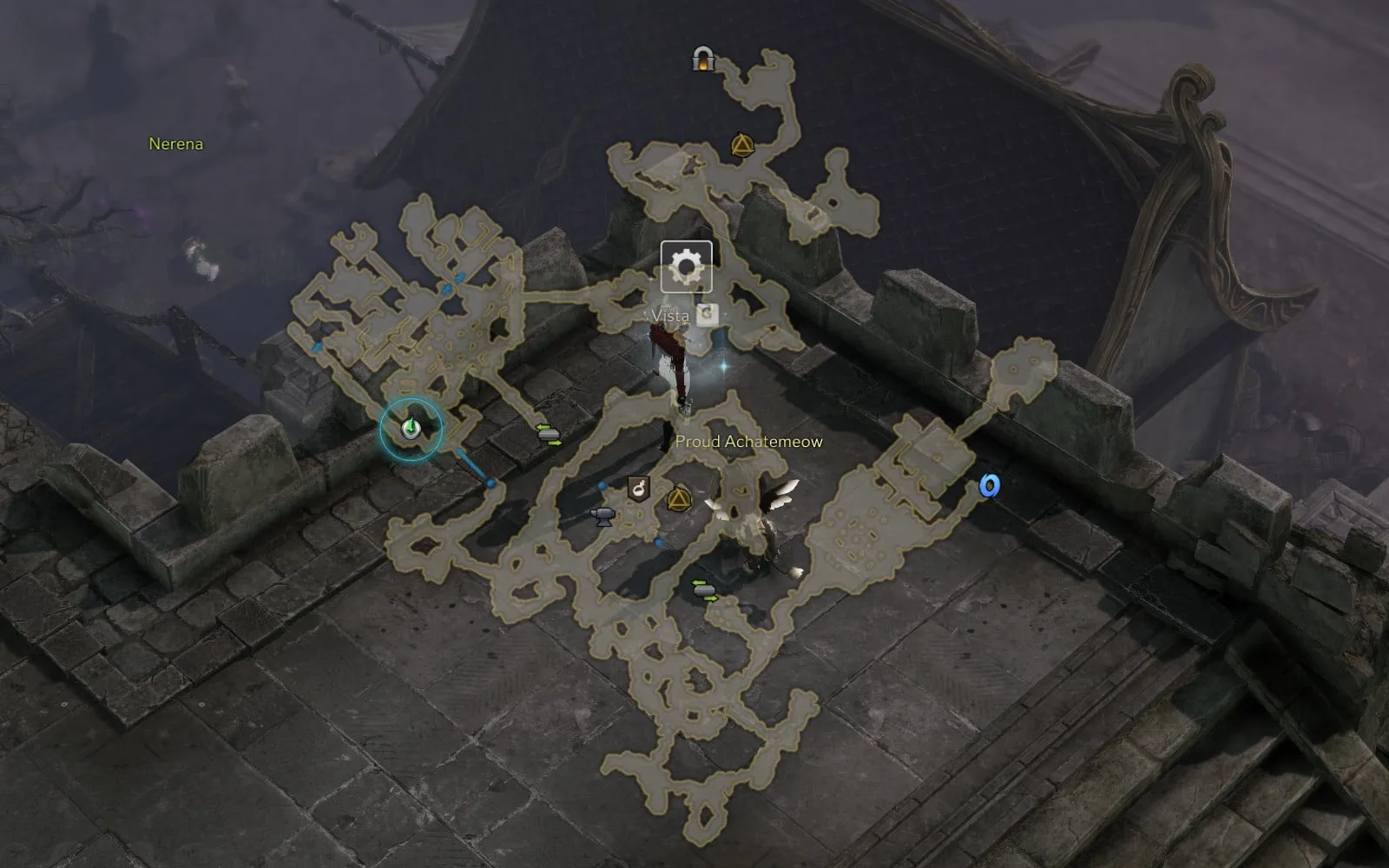Click the triangle marker beside the potion shield
The height and width of the screenshot is (868, 1389).
click(x=678, y=499)
